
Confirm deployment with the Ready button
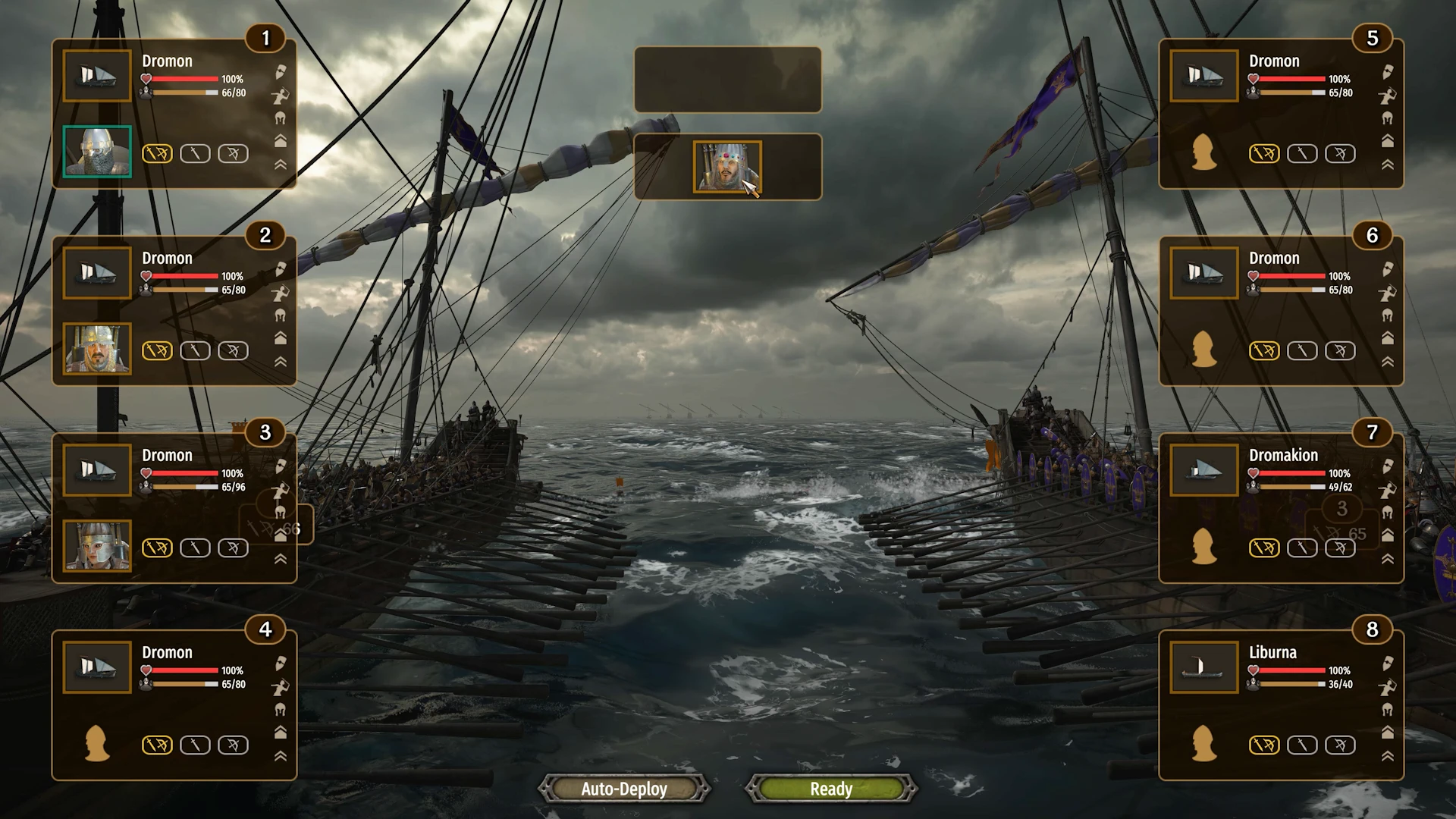point(831,789)
